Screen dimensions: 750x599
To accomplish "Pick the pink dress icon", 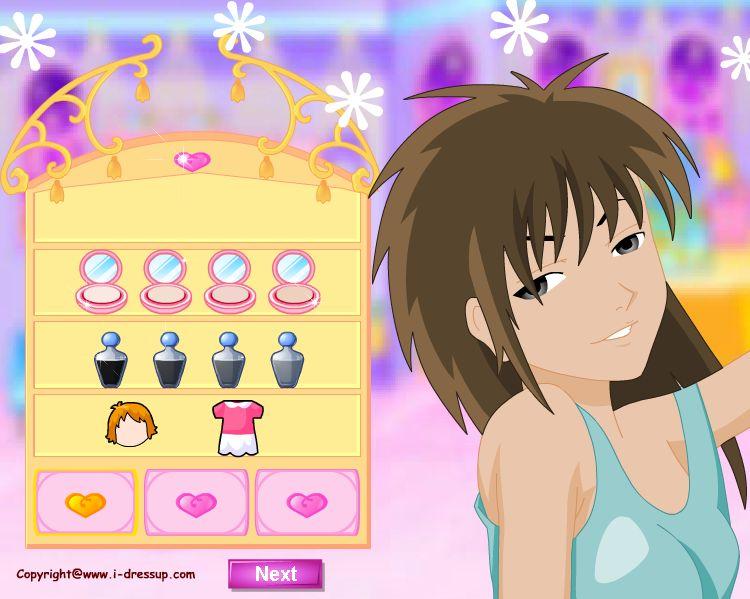I will click(x=232, y=428).
